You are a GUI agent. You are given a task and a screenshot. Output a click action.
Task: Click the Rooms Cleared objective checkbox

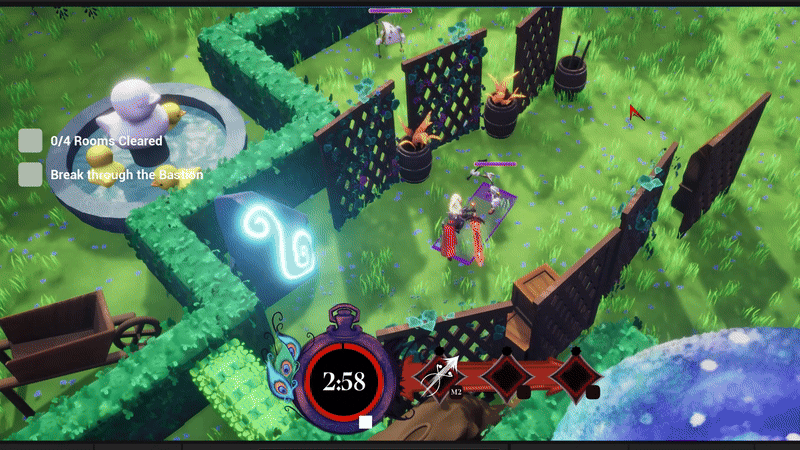(x=31, y=141)
